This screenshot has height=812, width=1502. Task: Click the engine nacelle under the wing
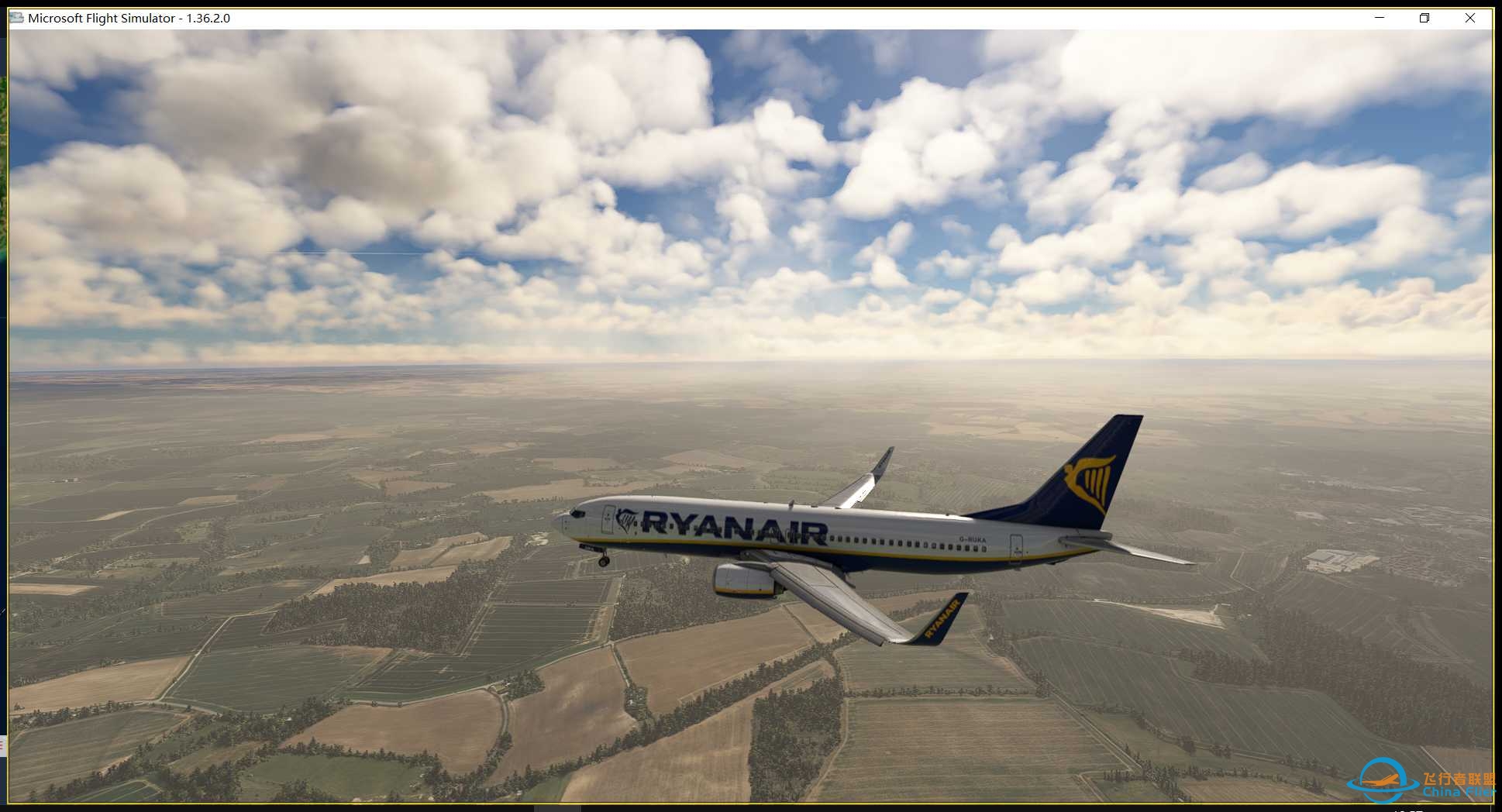(x=744, y=580)
